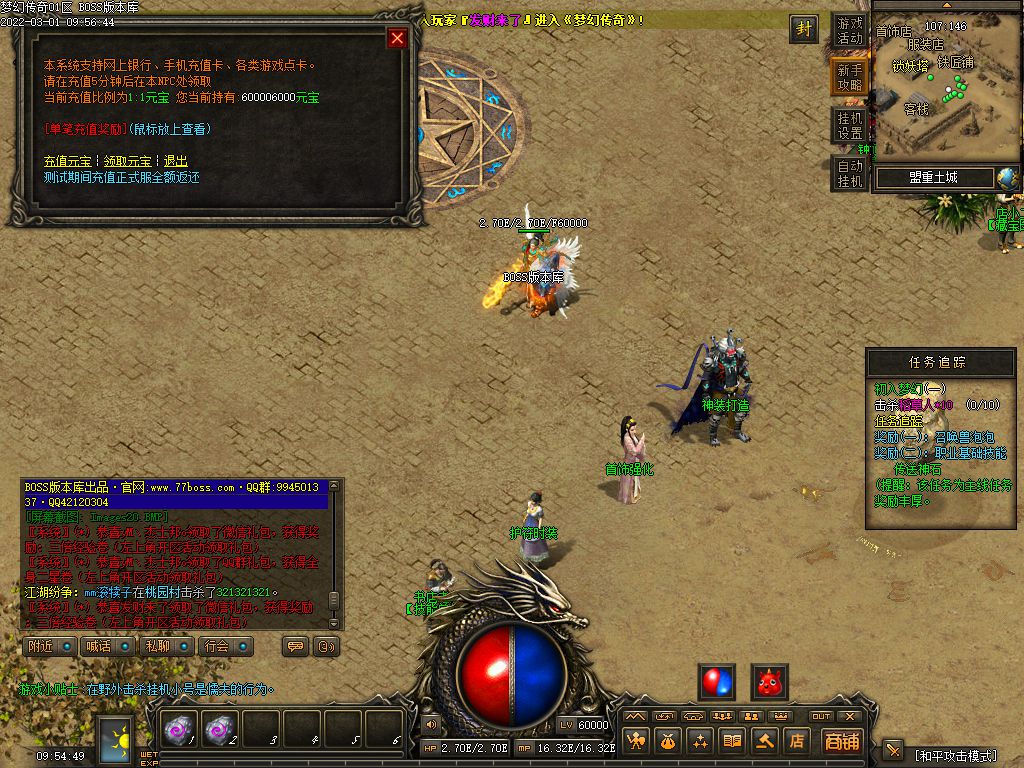Viewport: 1024px width, 768px height.
Task: Choose the 领取元宝 claim option
Action: 128,161
